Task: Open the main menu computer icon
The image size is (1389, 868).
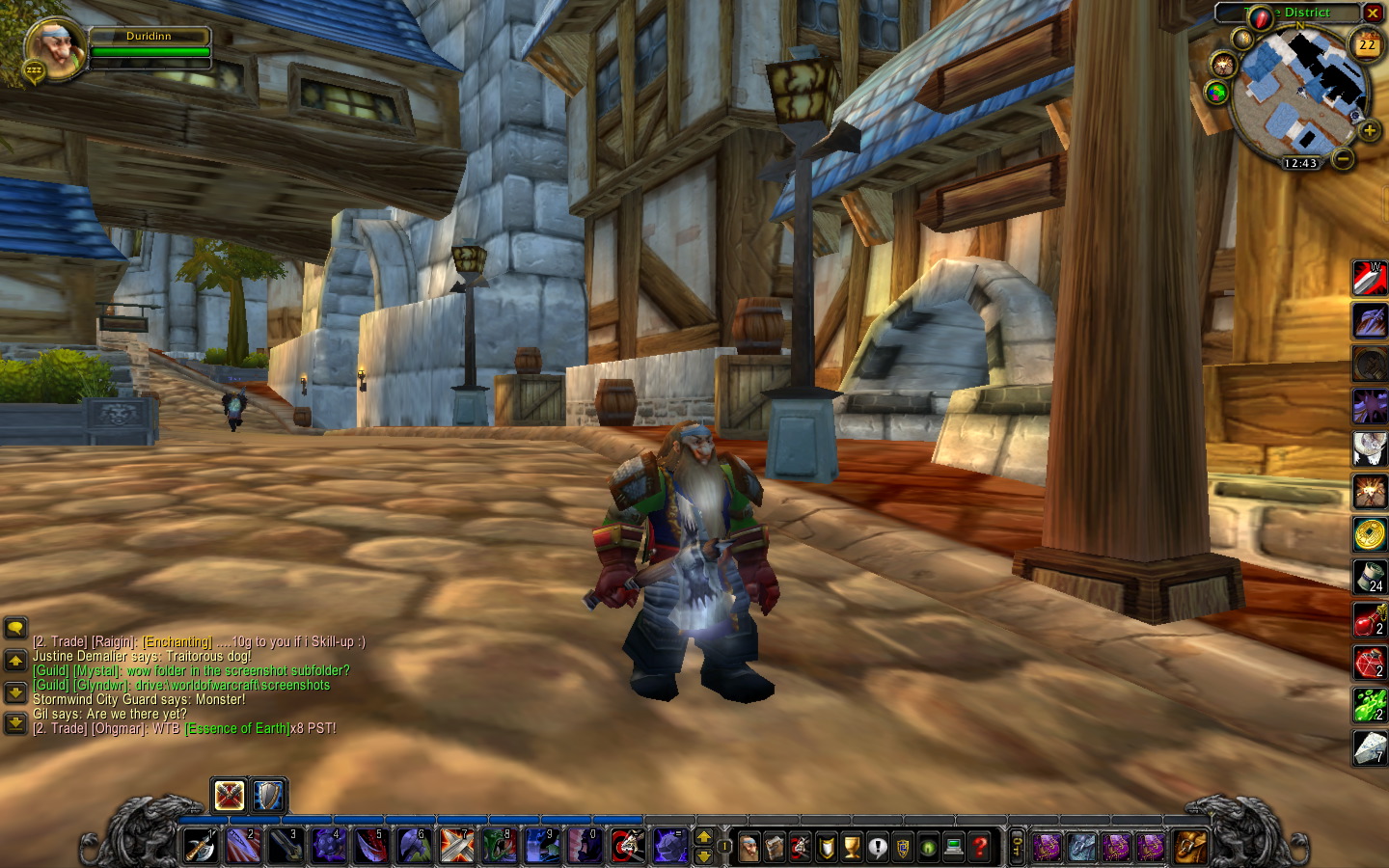Action: click(x=954, y=847)
